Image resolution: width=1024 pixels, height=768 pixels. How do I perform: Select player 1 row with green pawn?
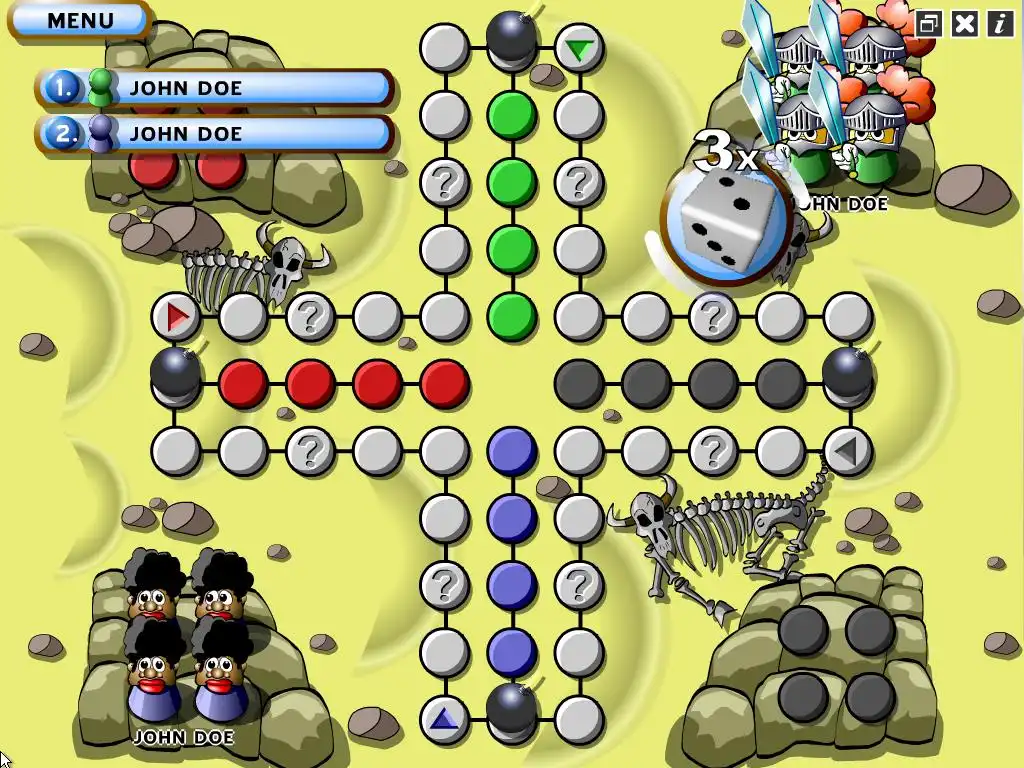tap(215, 88)
